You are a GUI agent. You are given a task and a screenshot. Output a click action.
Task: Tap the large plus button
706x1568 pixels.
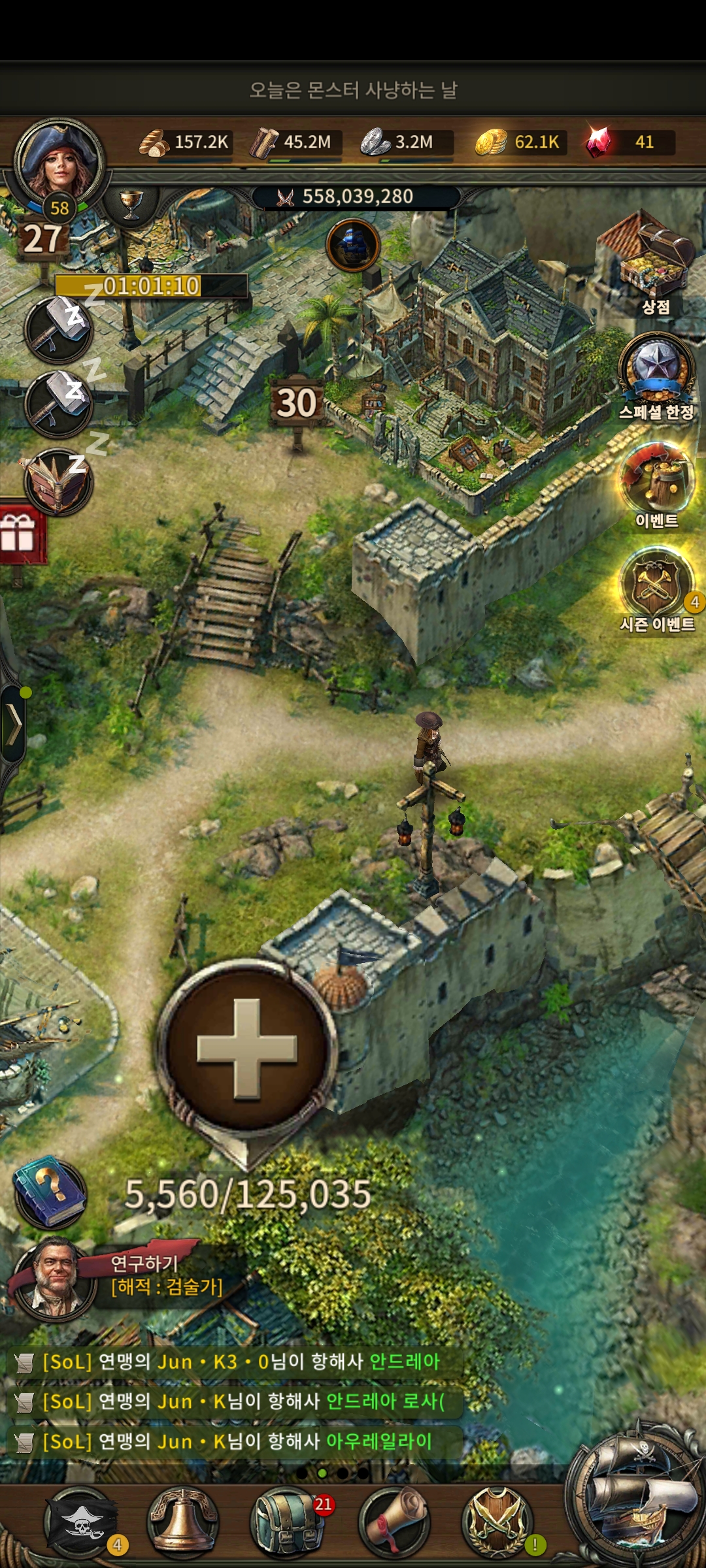(x=247, y=1049)
